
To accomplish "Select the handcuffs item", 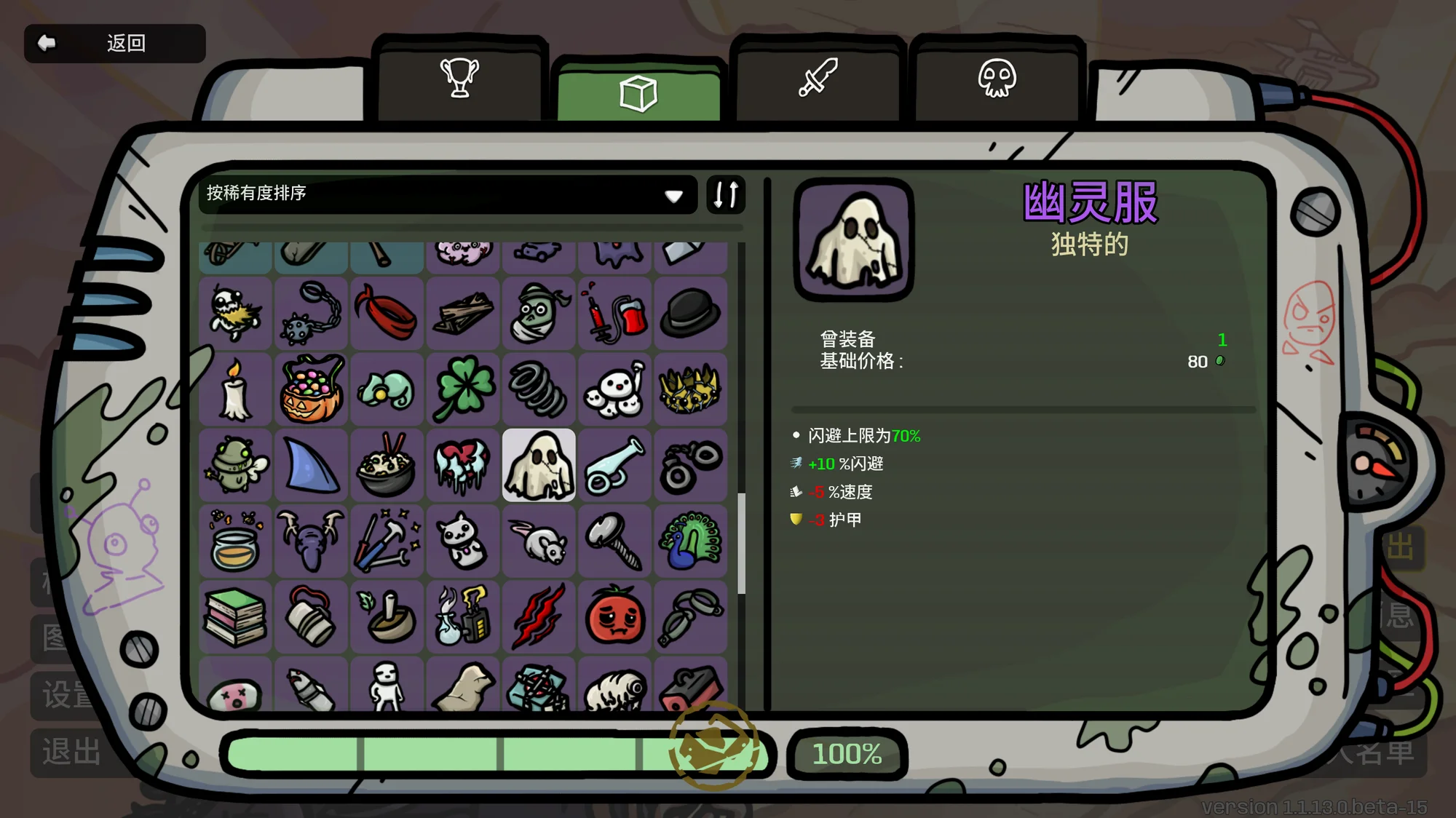I will tap(690, 466).
